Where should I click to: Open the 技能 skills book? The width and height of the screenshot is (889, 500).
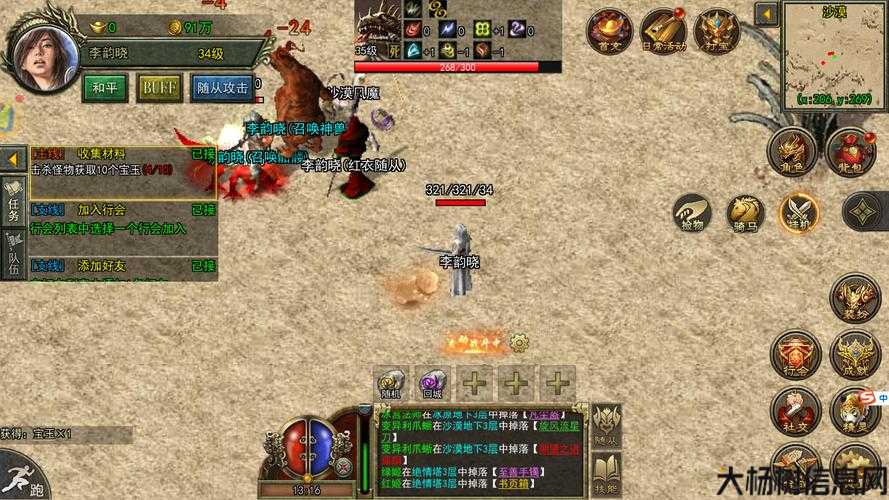click(606, 474)
